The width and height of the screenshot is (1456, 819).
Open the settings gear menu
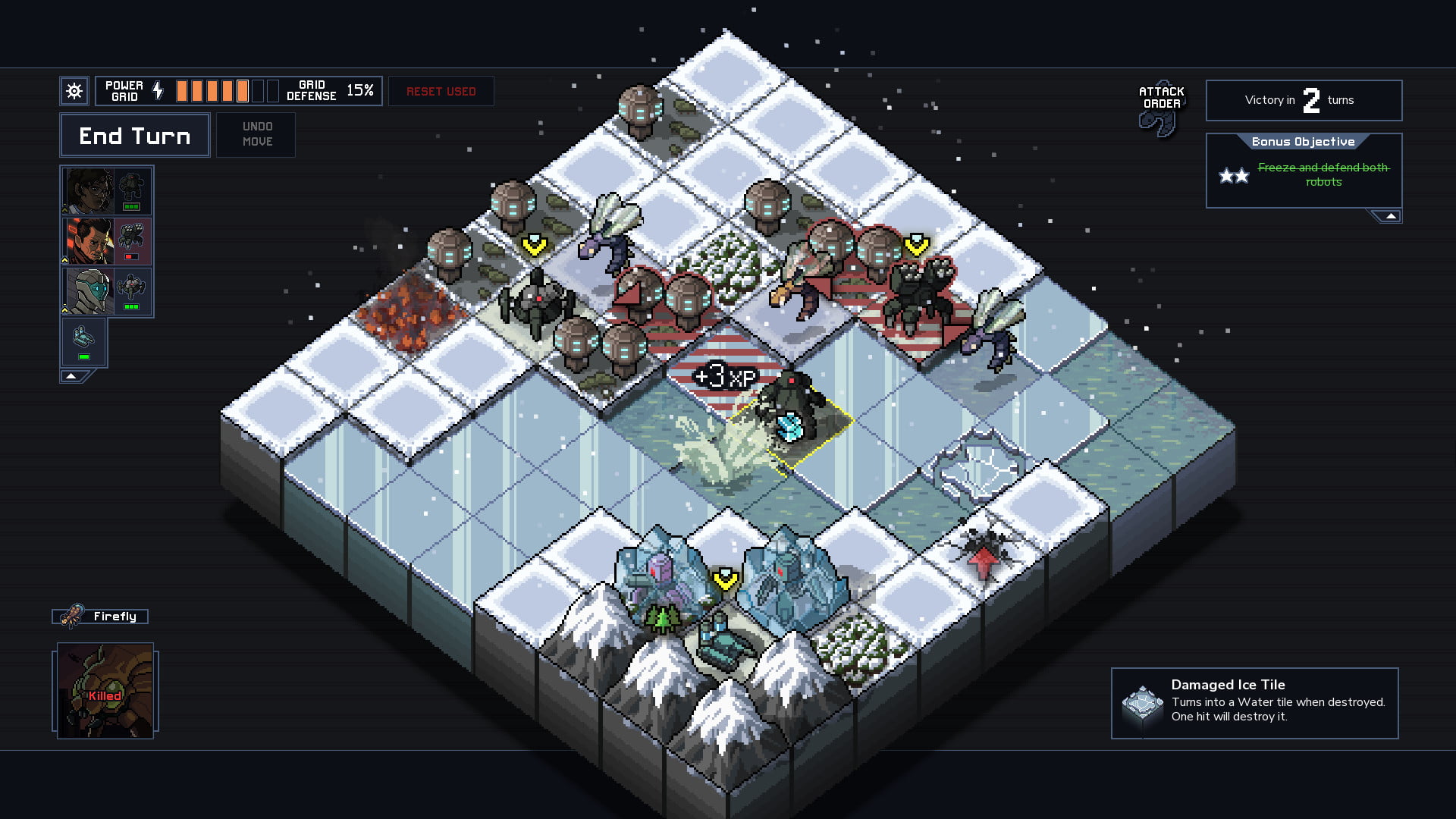(74, 90)
